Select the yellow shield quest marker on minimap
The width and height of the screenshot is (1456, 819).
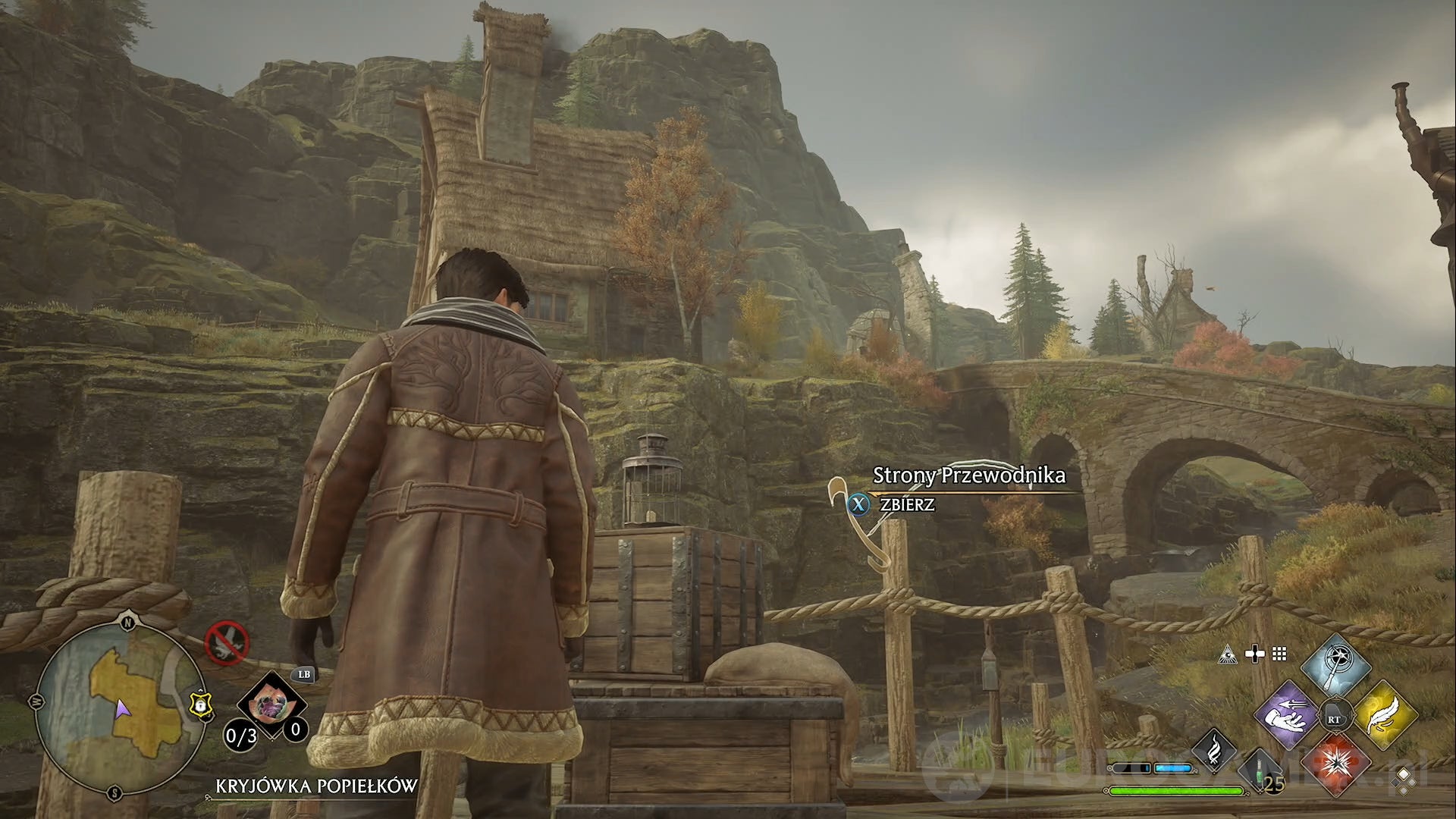tap(199, 705)
